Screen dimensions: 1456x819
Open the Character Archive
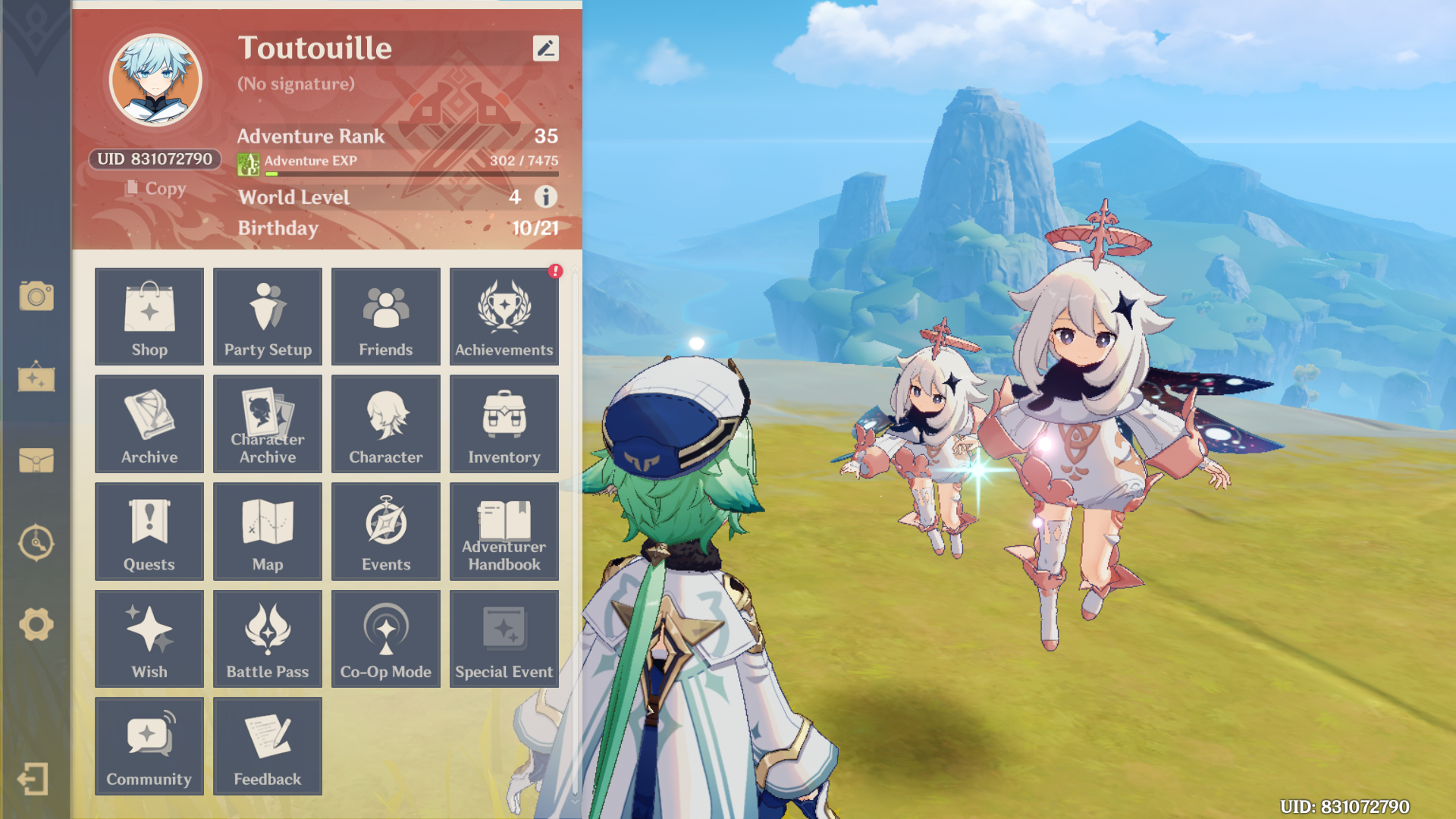click(267, 424)
